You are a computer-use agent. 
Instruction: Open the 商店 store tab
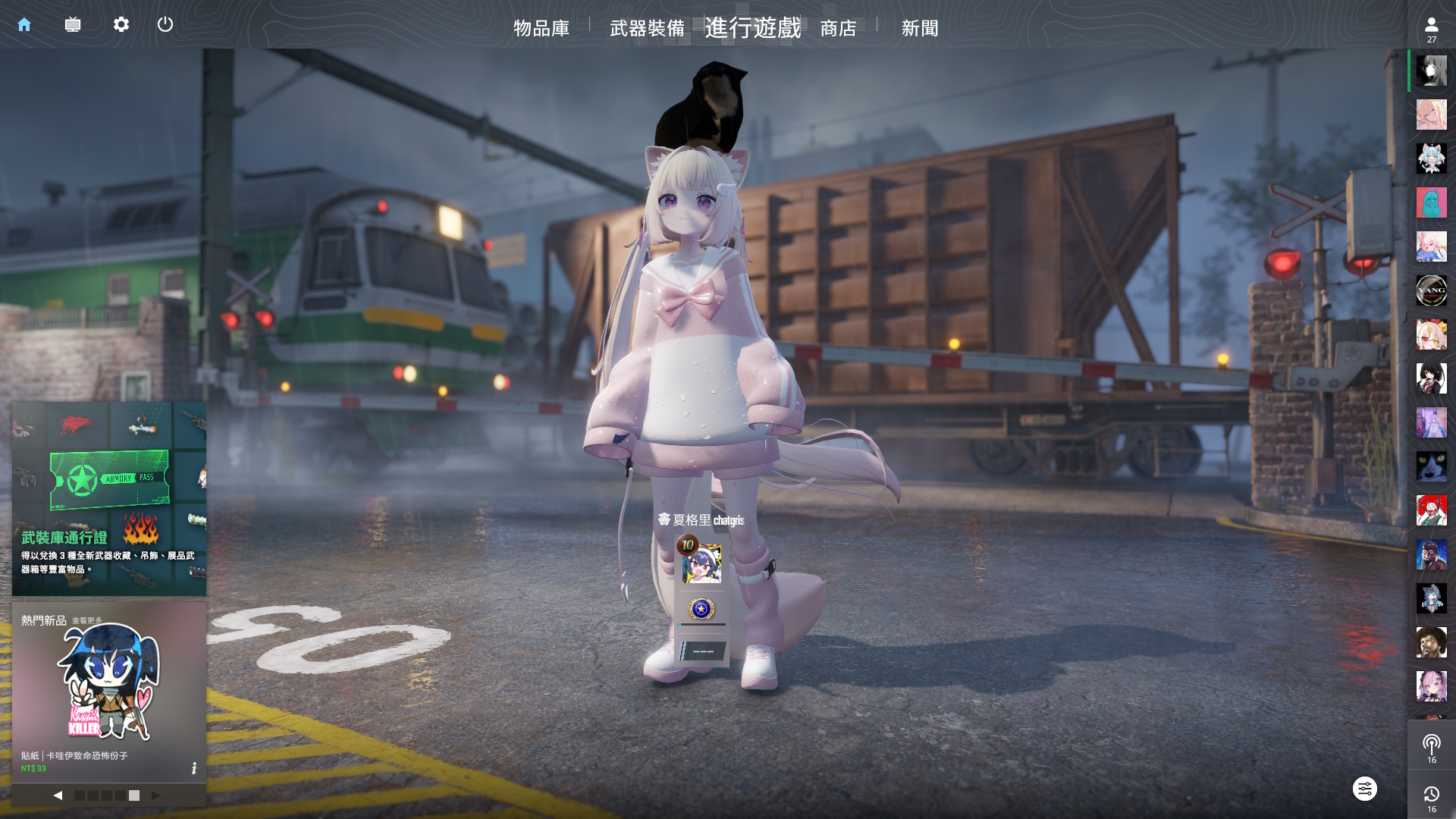tap(838, 28)
